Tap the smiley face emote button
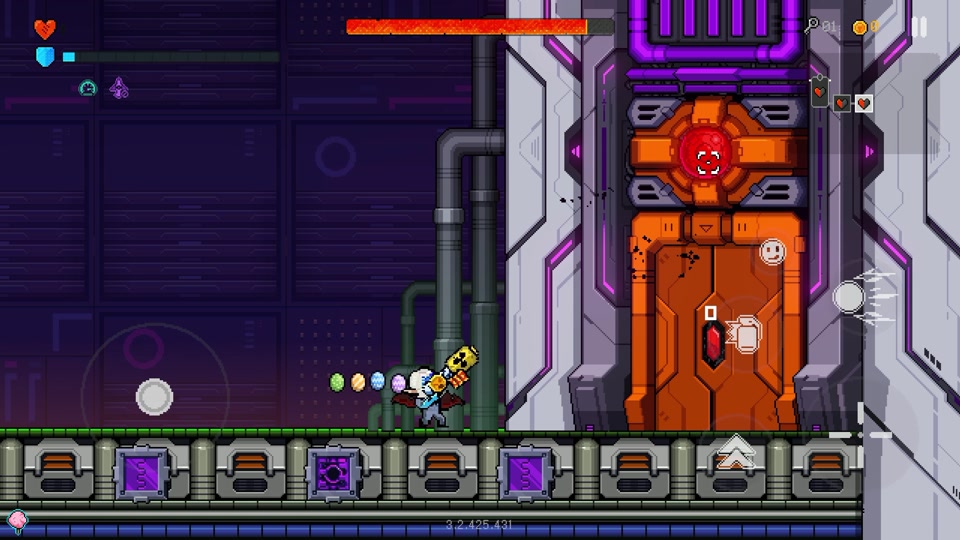 tap(772, 251)
